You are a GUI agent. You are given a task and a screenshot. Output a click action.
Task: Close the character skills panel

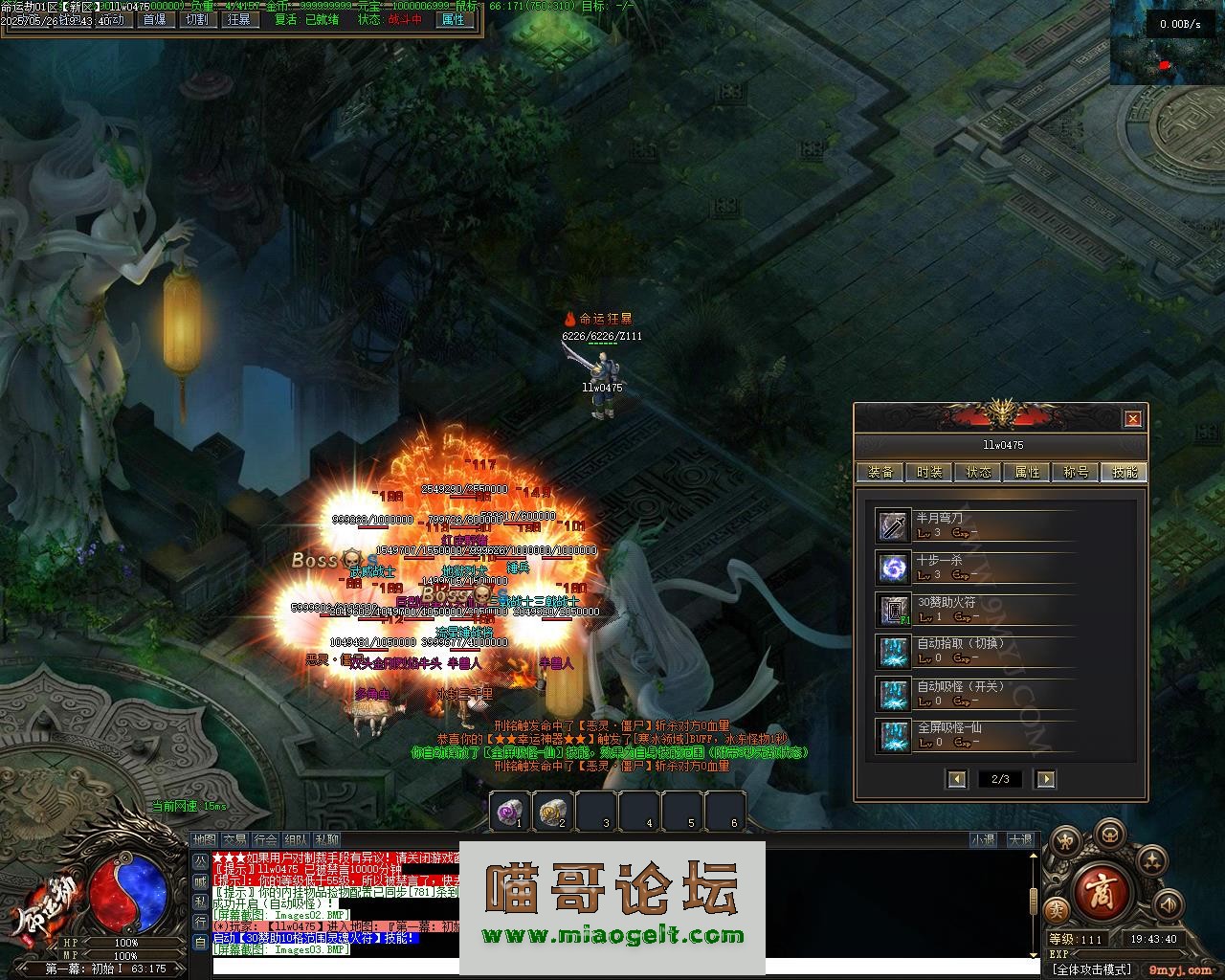1132,418
